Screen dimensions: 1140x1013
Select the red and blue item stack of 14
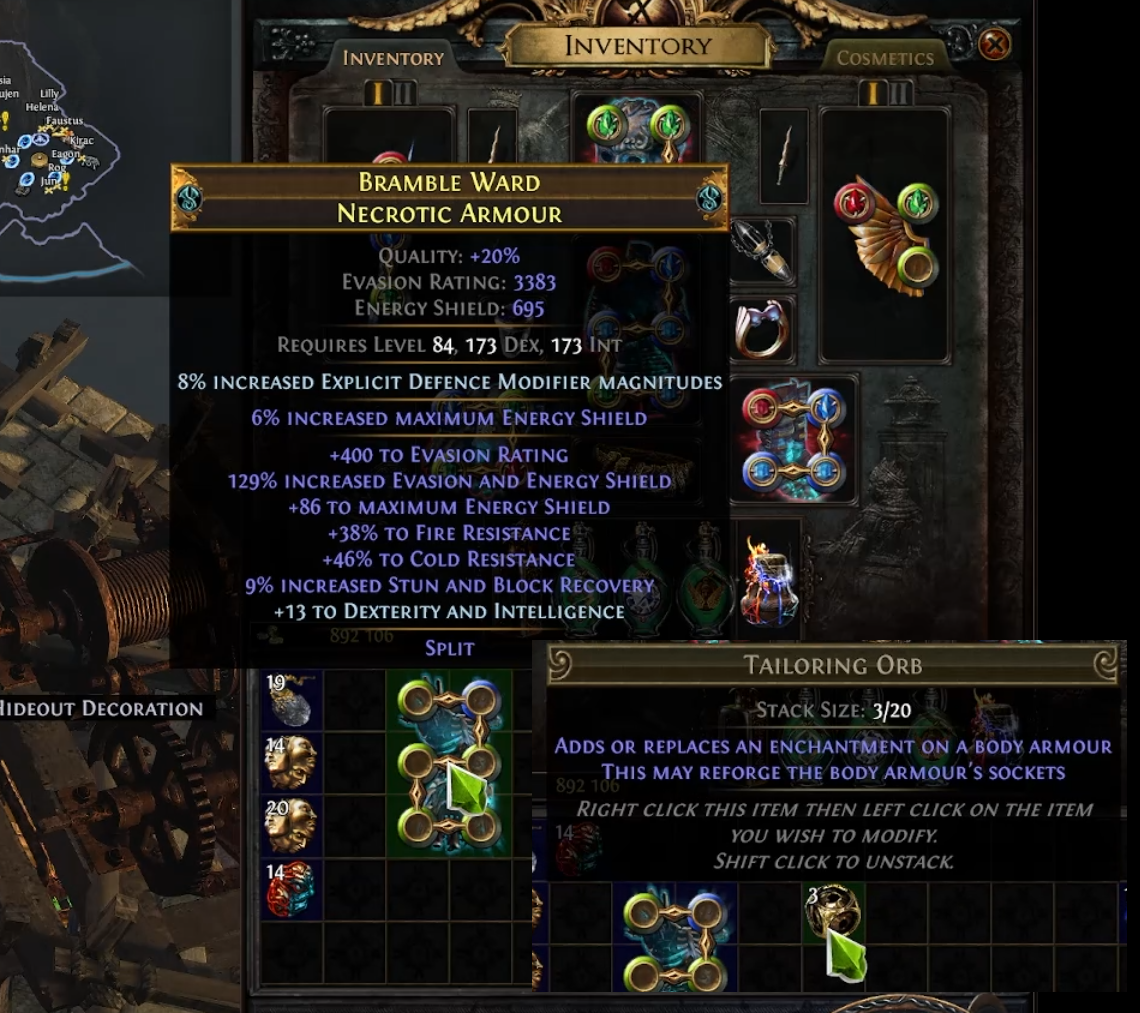[291, 888]
